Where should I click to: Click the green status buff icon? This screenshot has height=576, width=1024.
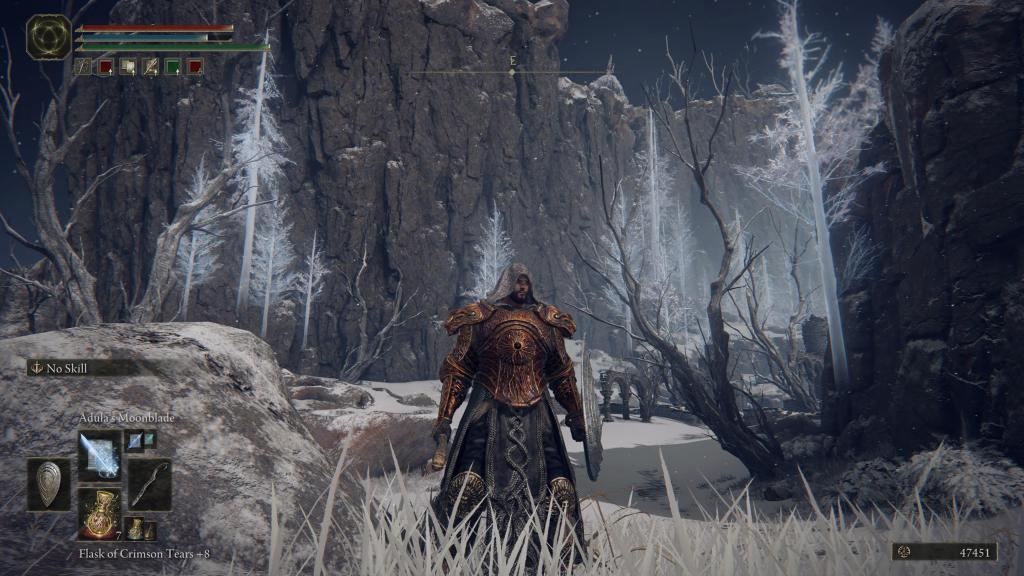click(x=172, y=66)
